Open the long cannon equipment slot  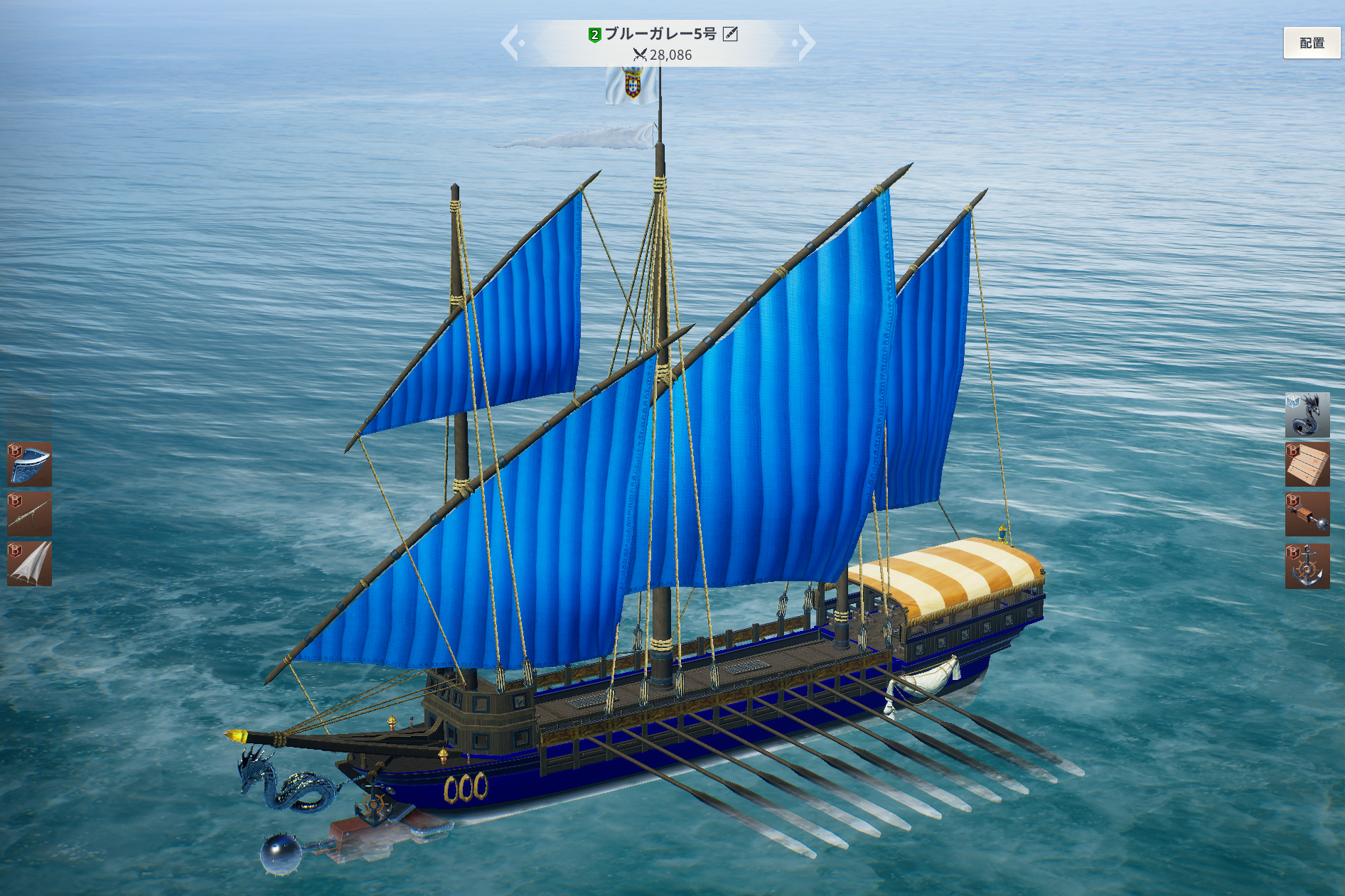(x=29, y=514)
